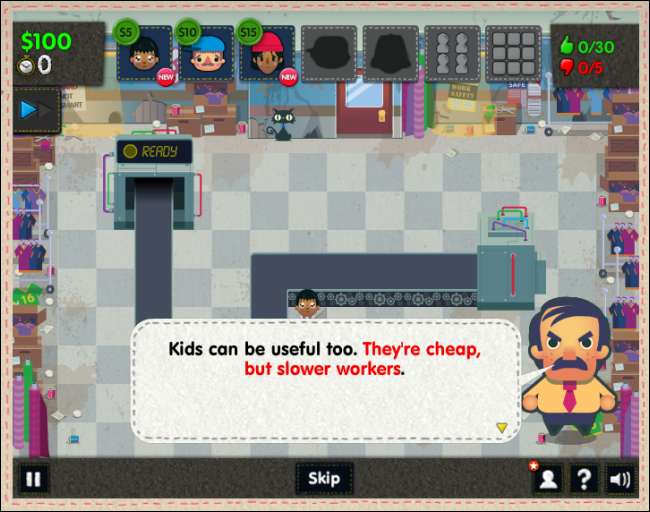
Task: Open the question mark help
Action: point(583,478)
